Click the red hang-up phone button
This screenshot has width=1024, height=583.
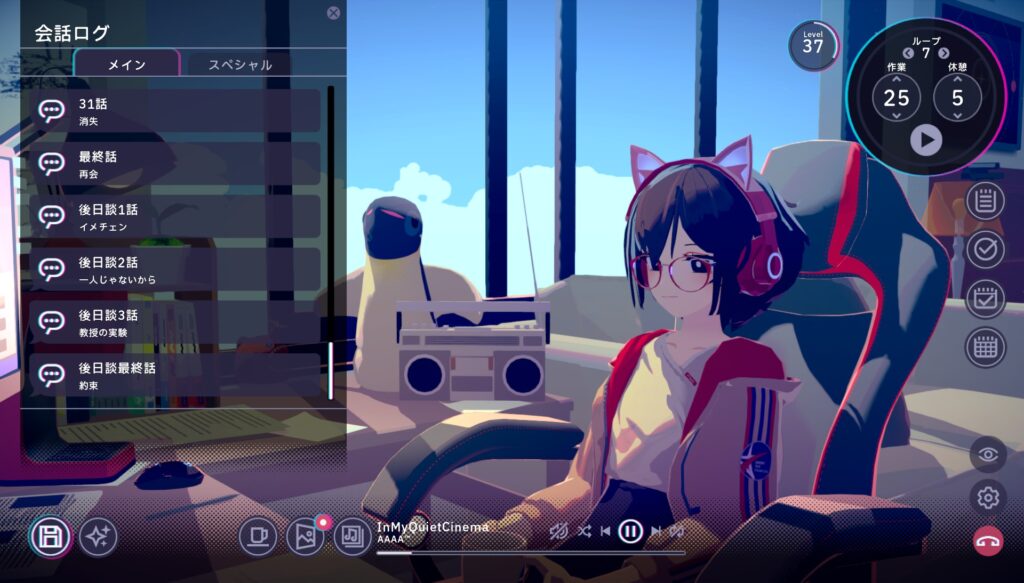[x=988, y=540]
